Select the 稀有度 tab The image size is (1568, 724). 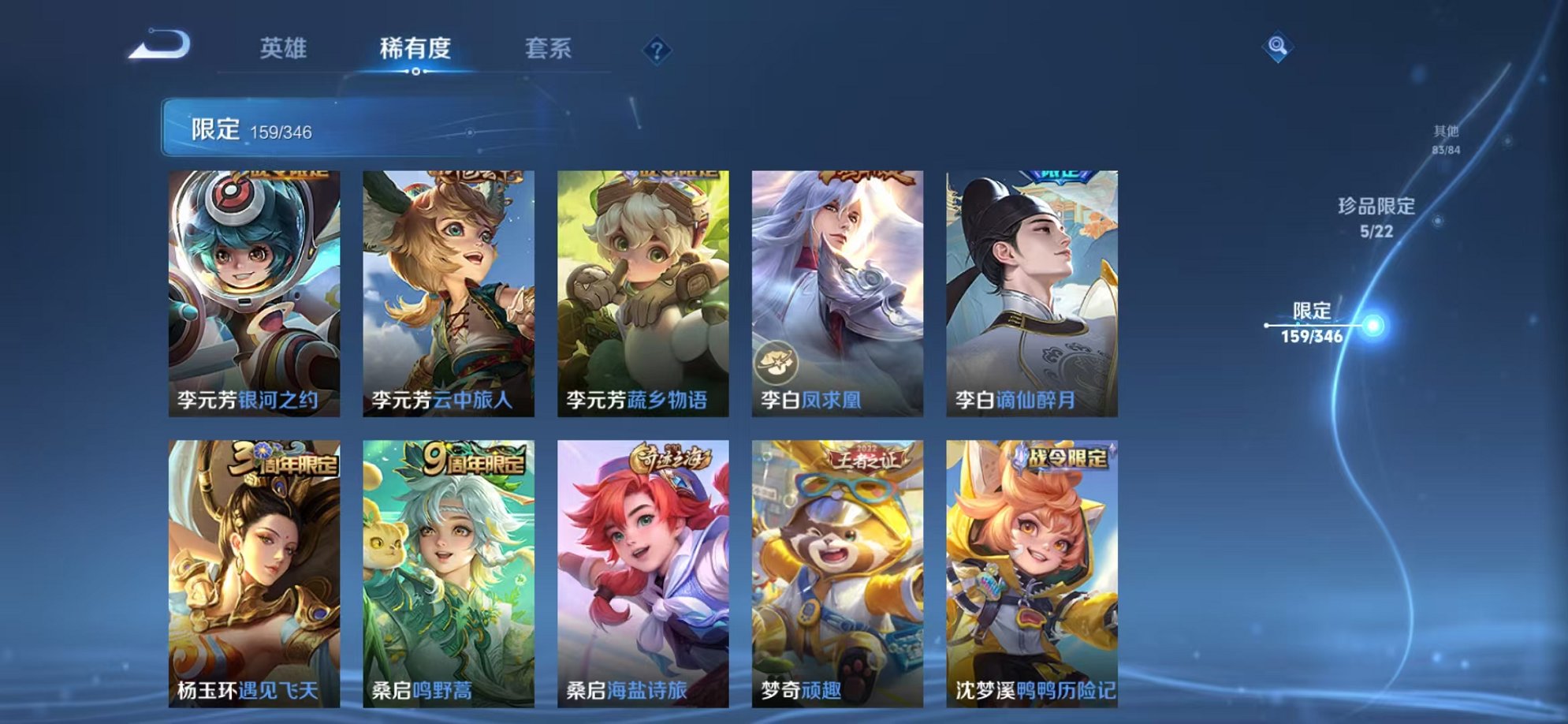pyautogui.click(x=416, y=47)
